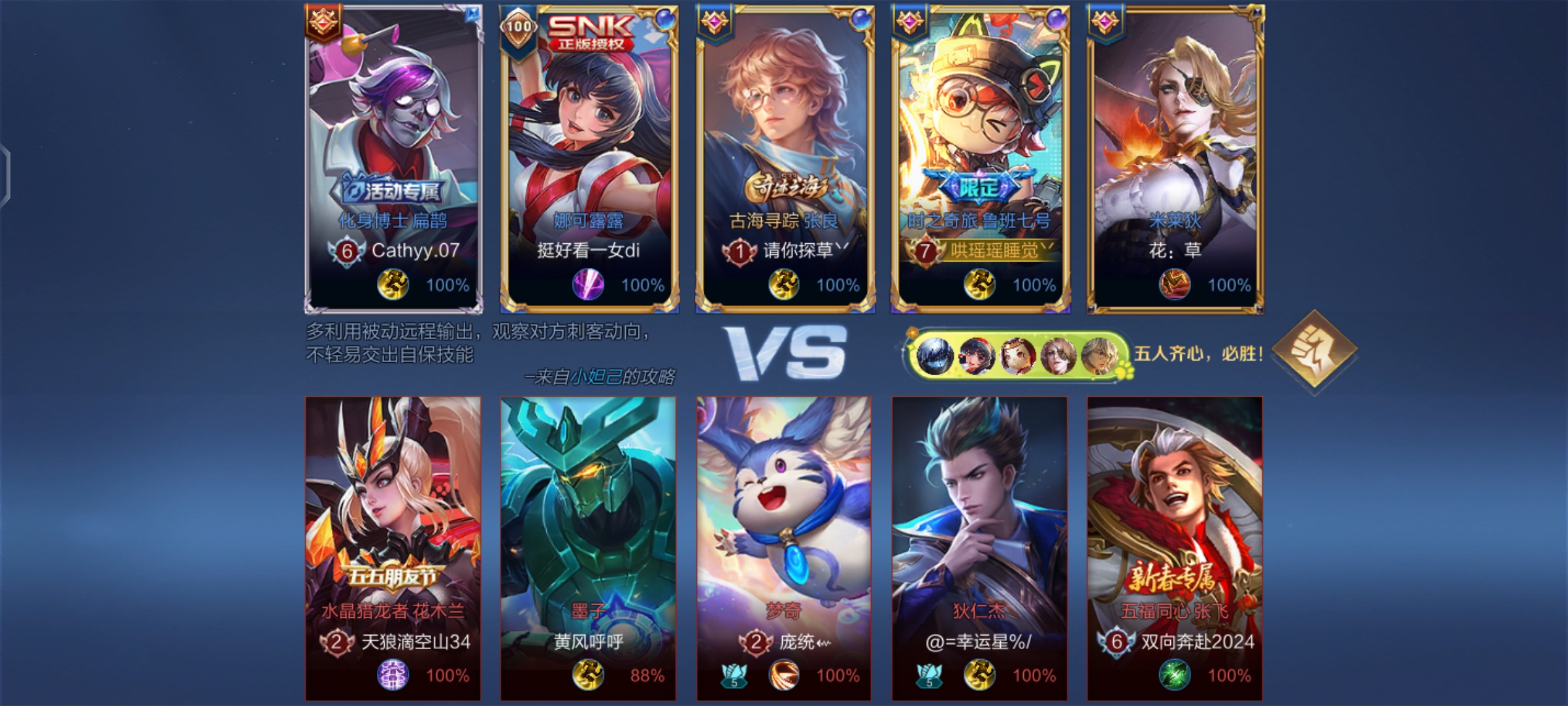1568x706 pixels.
Task: Choose the 娜可露露 SNK hero card
Action: (589, 158)
